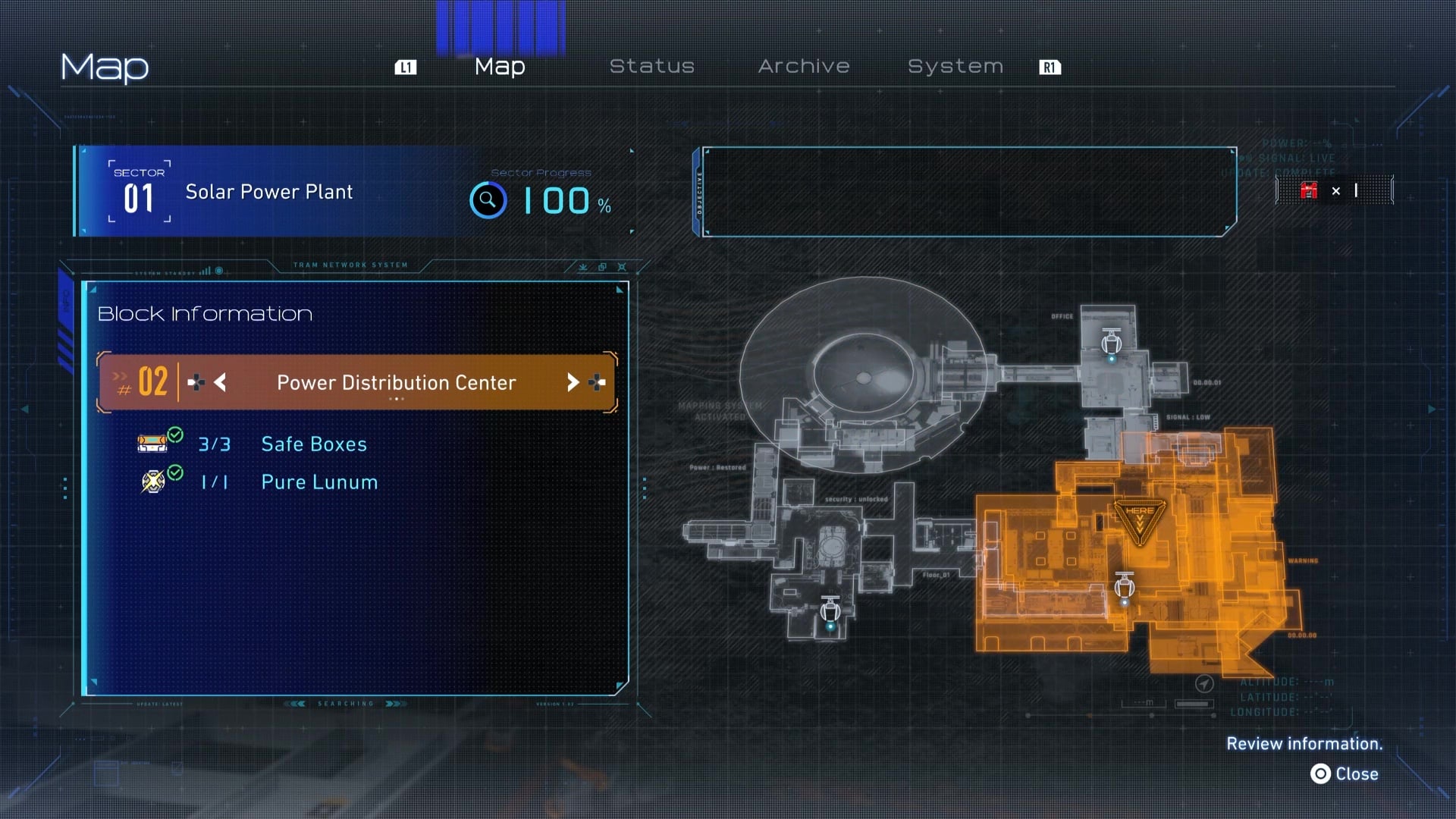The image size is (1456, 819).
Task: Select the Map tab
Action: coord(500,67)
